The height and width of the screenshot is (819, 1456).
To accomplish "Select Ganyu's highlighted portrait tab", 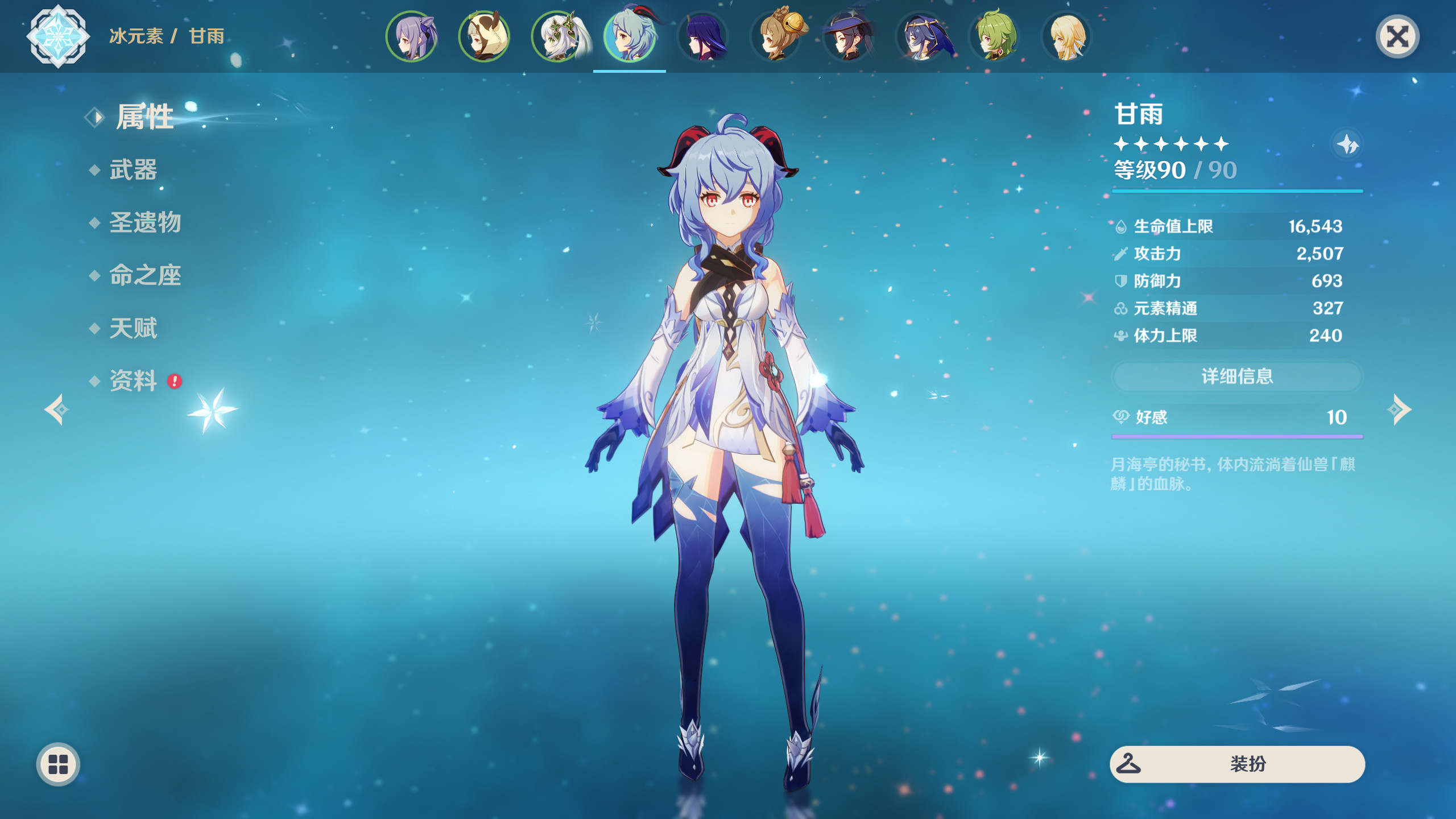I will pos(630,36).
